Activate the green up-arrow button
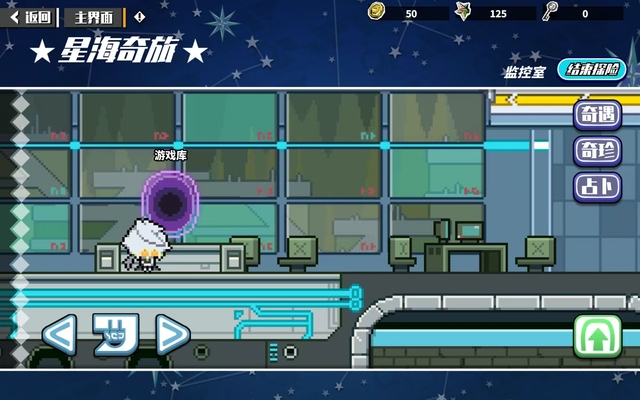 click(x=597, y=337)
